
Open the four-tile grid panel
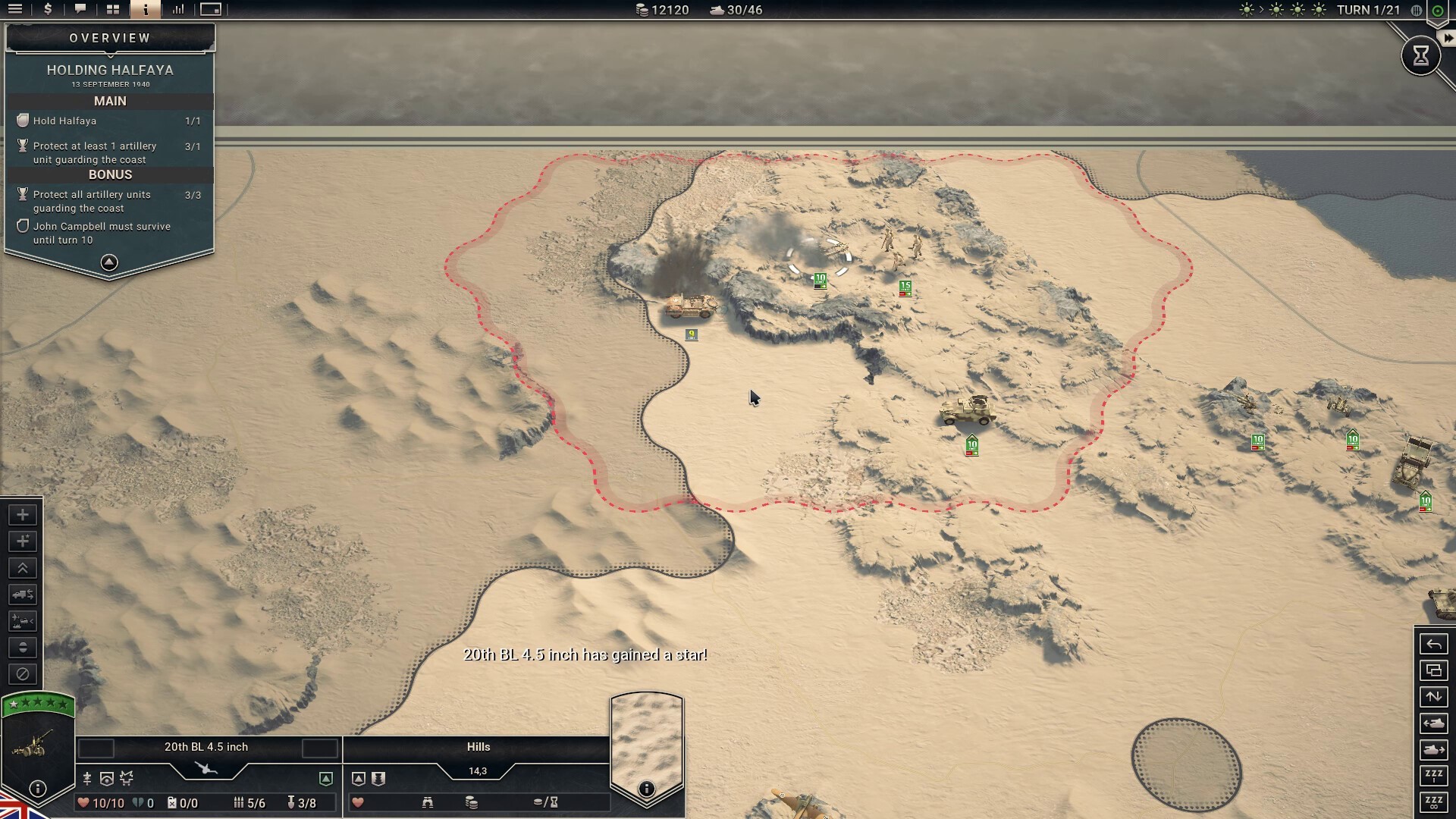coord(113,9)
